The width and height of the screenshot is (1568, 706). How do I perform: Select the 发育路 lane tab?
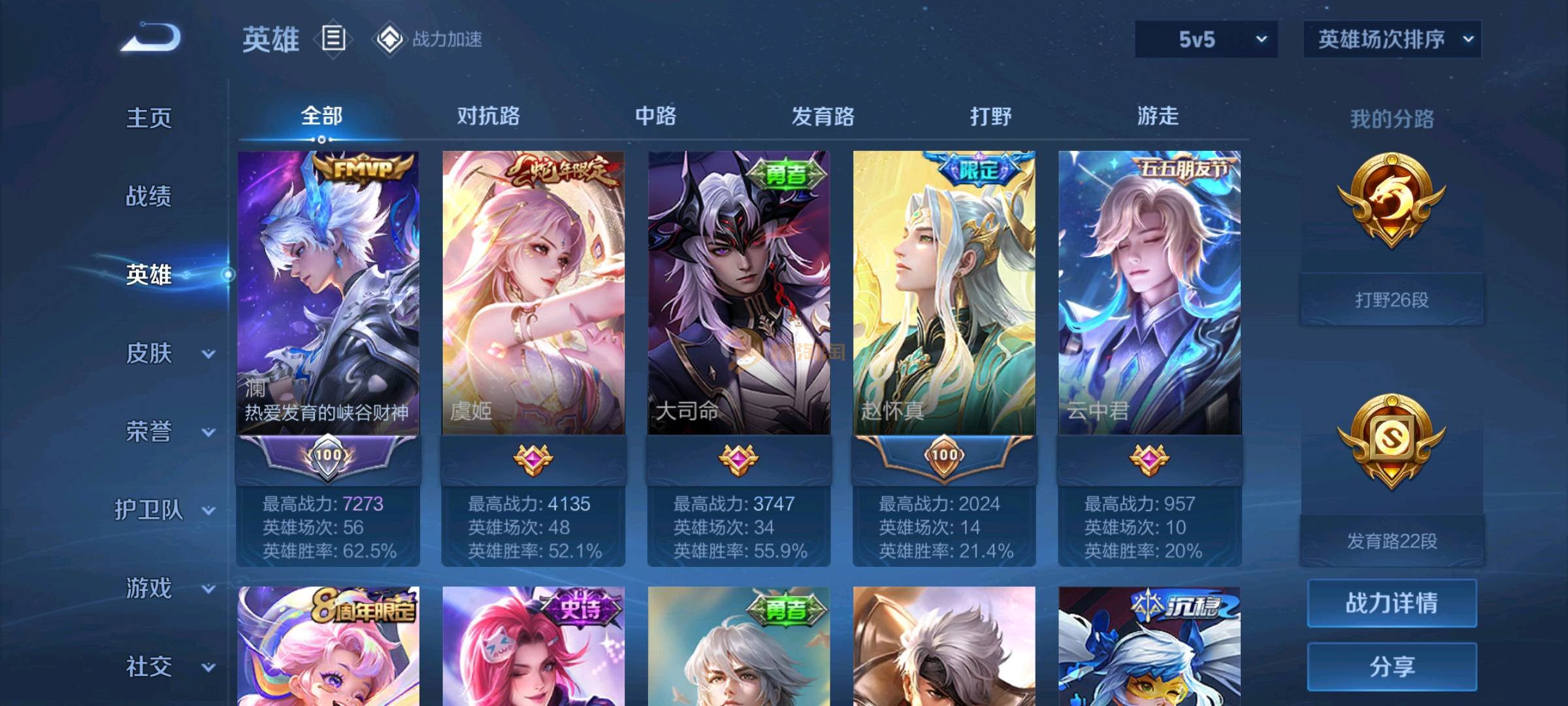pos(823,116)
